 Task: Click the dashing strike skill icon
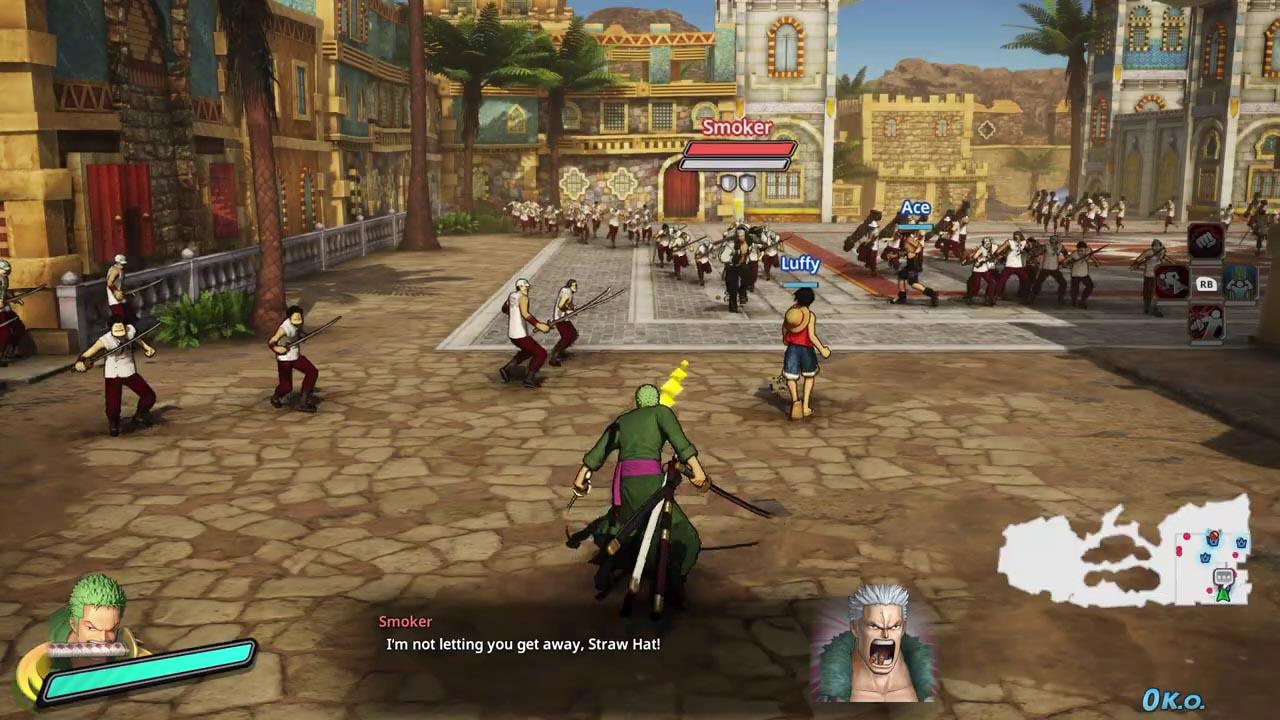pyautogui.click(x=1170, y=284)
